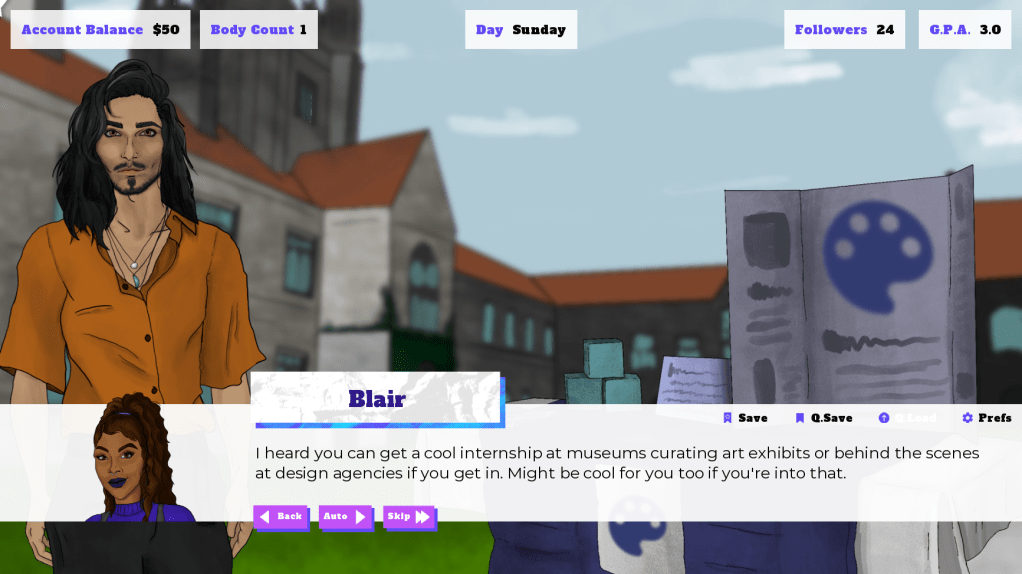The width and height of the screenshot is (1022, 574).
Task: Turn on Auto dialogue advance
Action: click(345, 517)
